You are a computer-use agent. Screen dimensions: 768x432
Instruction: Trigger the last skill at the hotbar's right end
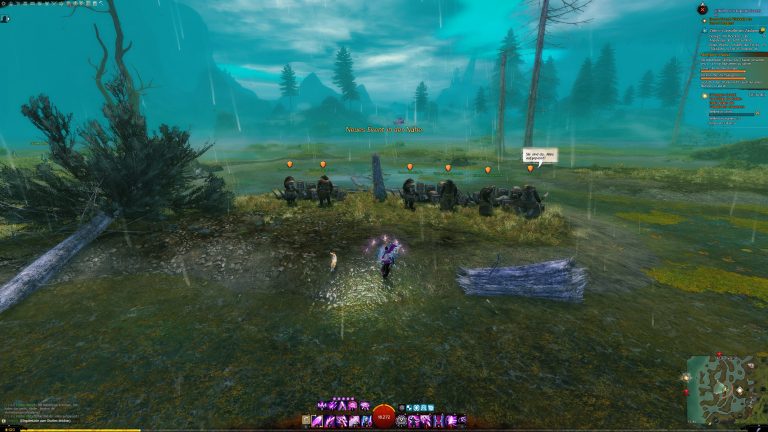[x=461, y=421]
